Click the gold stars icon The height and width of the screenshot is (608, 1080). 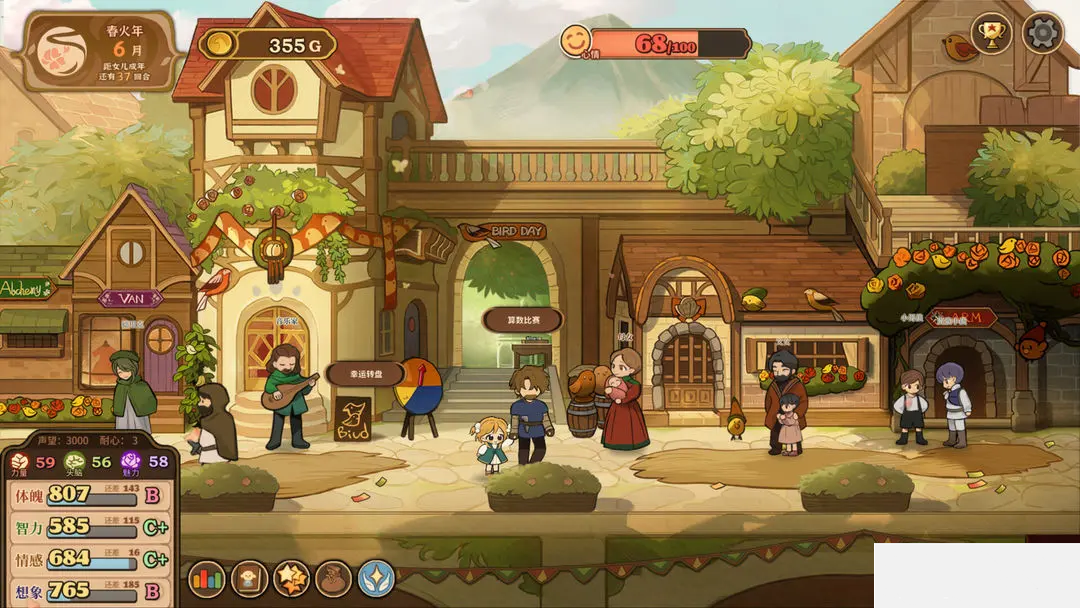[x=292, y=579]
